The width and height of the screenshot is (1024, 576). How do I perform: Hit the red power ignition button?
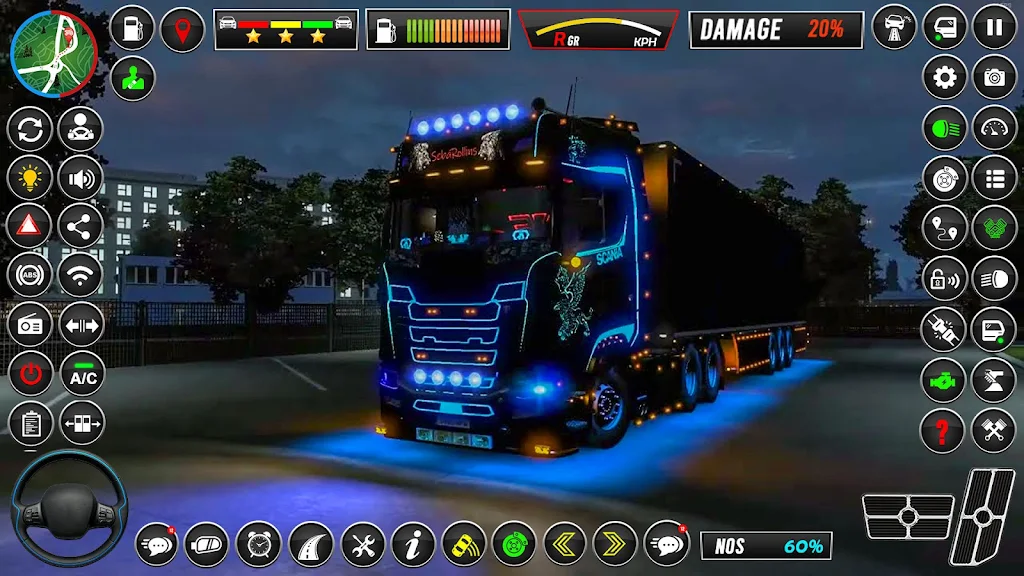(31, 375)
